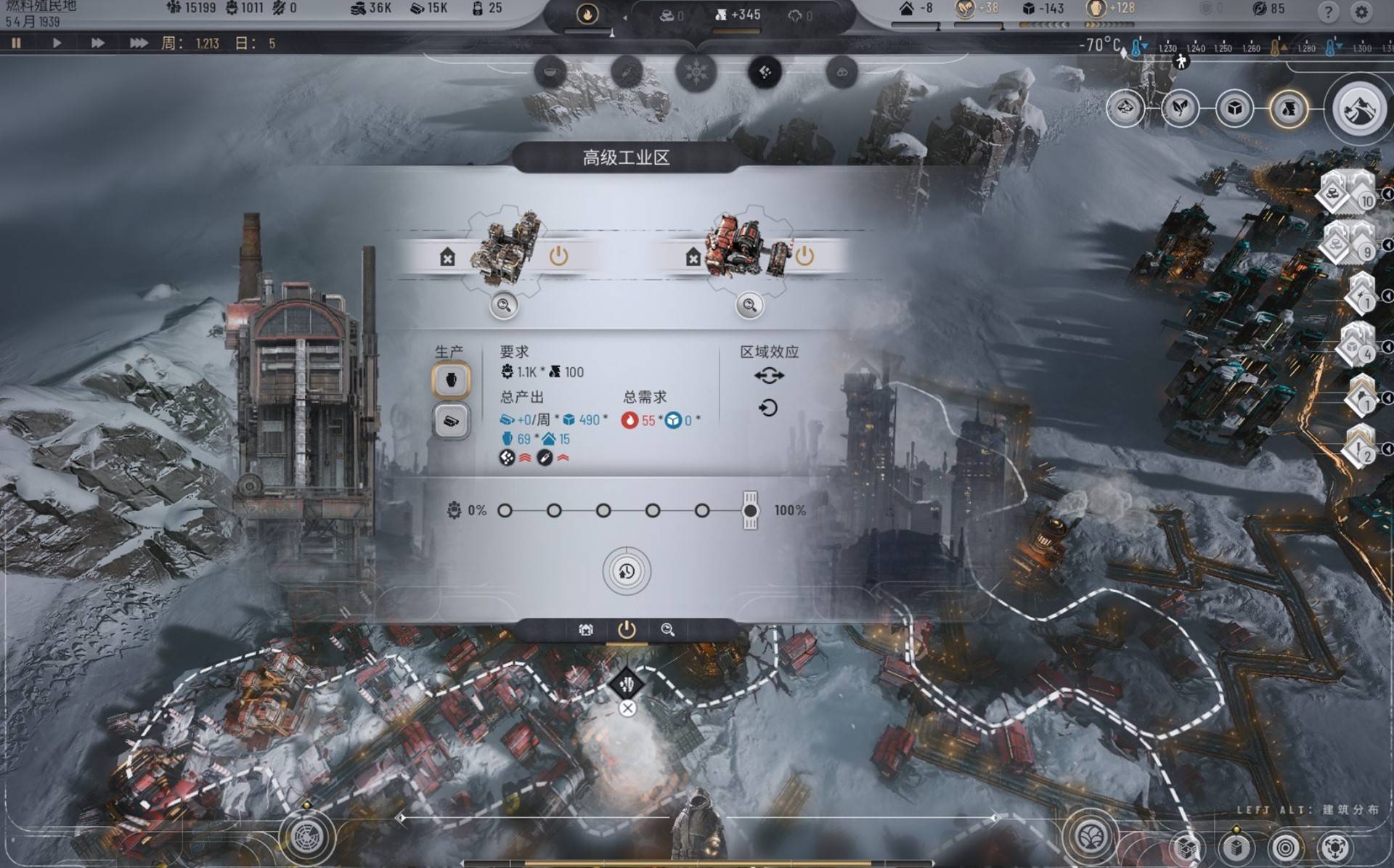
Task: Switch to triple-arrow fastest speed
Action: 138,44
